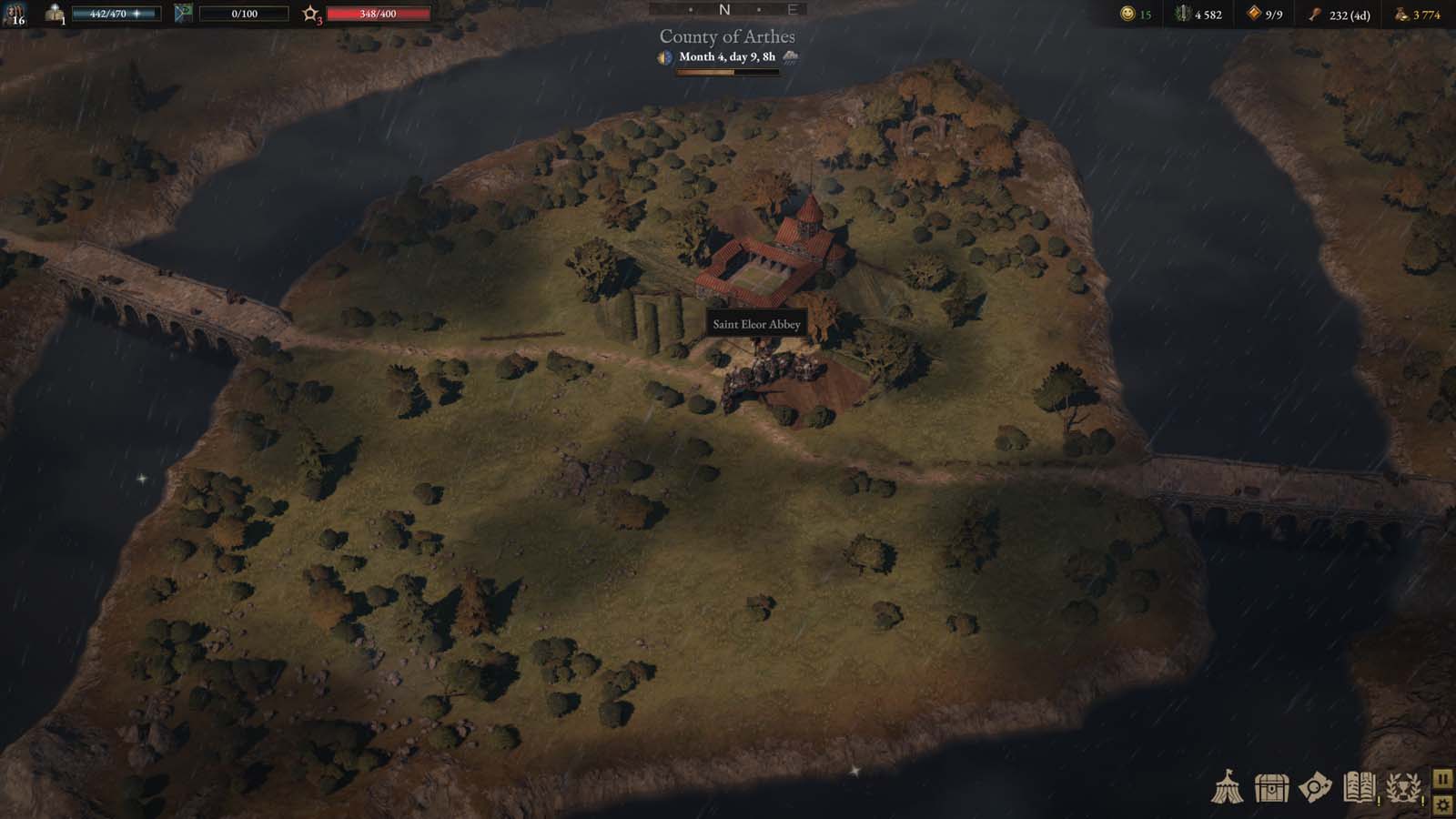Open the game settings gear
Viewport: 1456px width, 819px height.
(x=1442, y=805)
